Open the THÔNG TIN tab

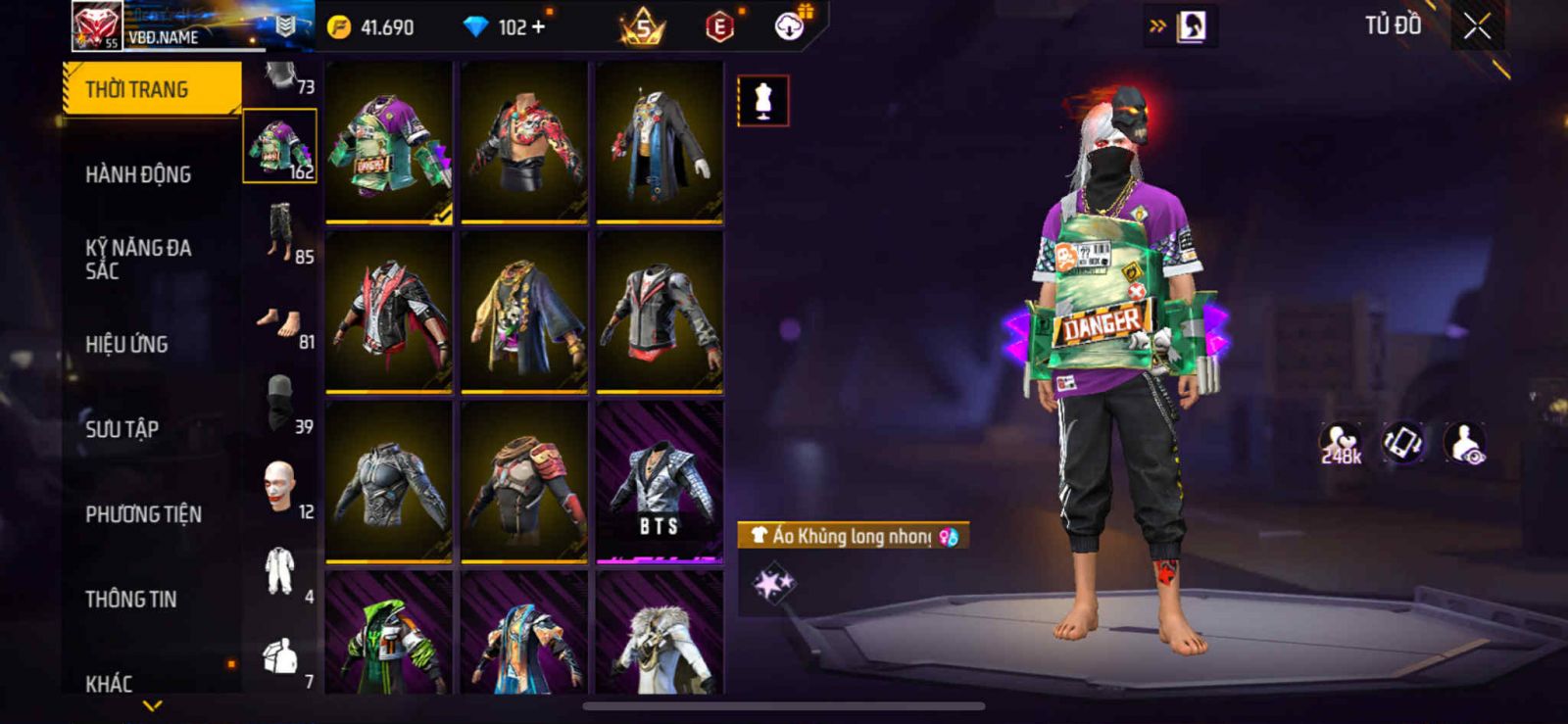coord(130,599)
